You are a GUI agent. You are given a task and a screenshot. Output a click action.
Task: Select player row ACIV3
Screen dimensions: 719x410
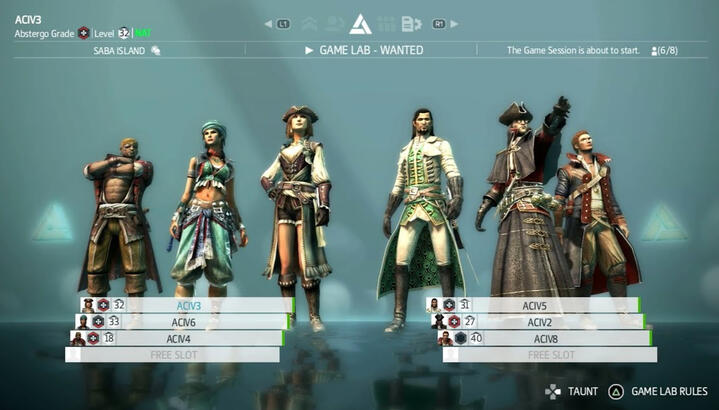point(188,305)
